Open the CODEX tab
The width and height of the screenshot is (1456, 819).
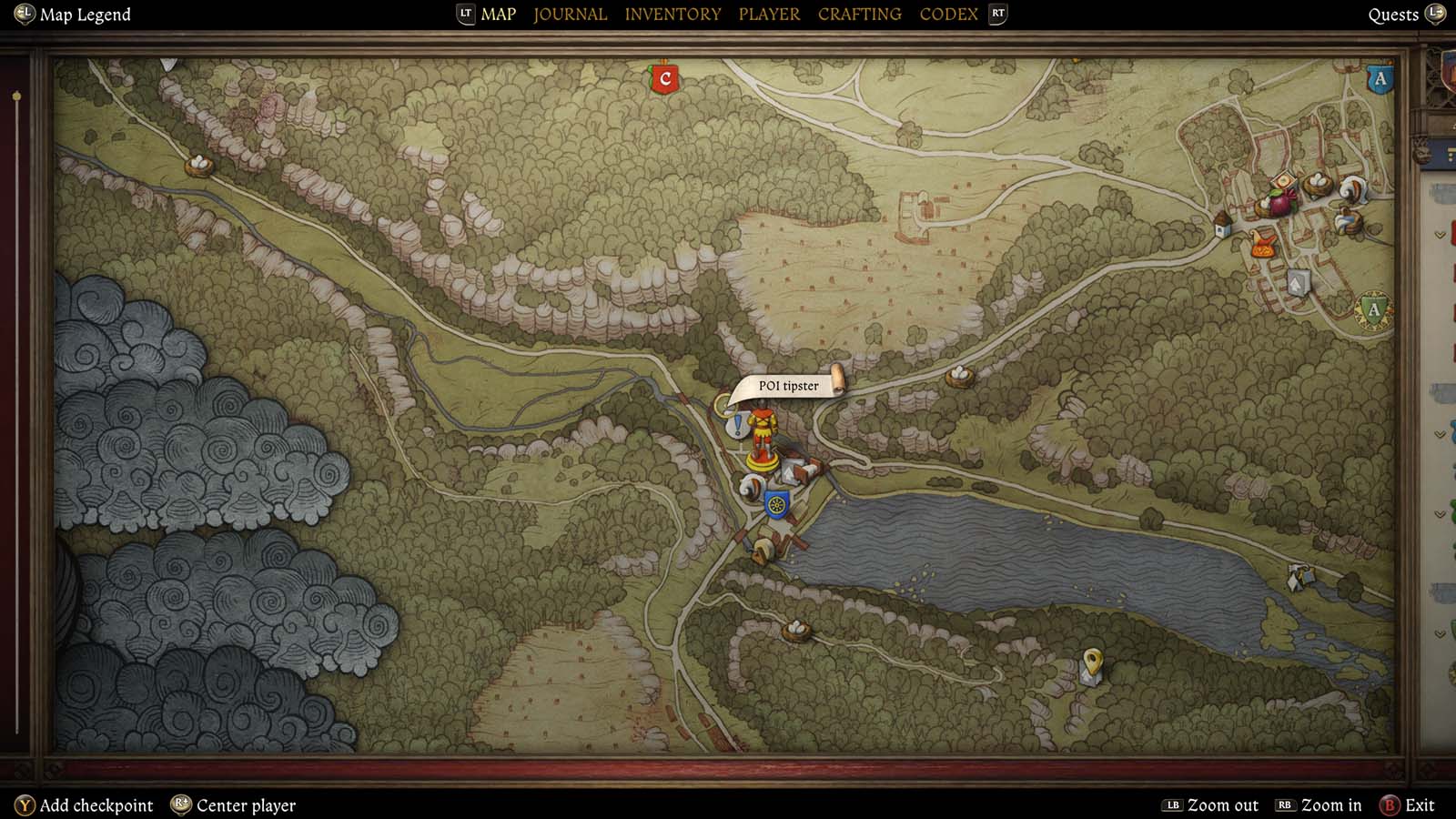click(x=947, y=14)
